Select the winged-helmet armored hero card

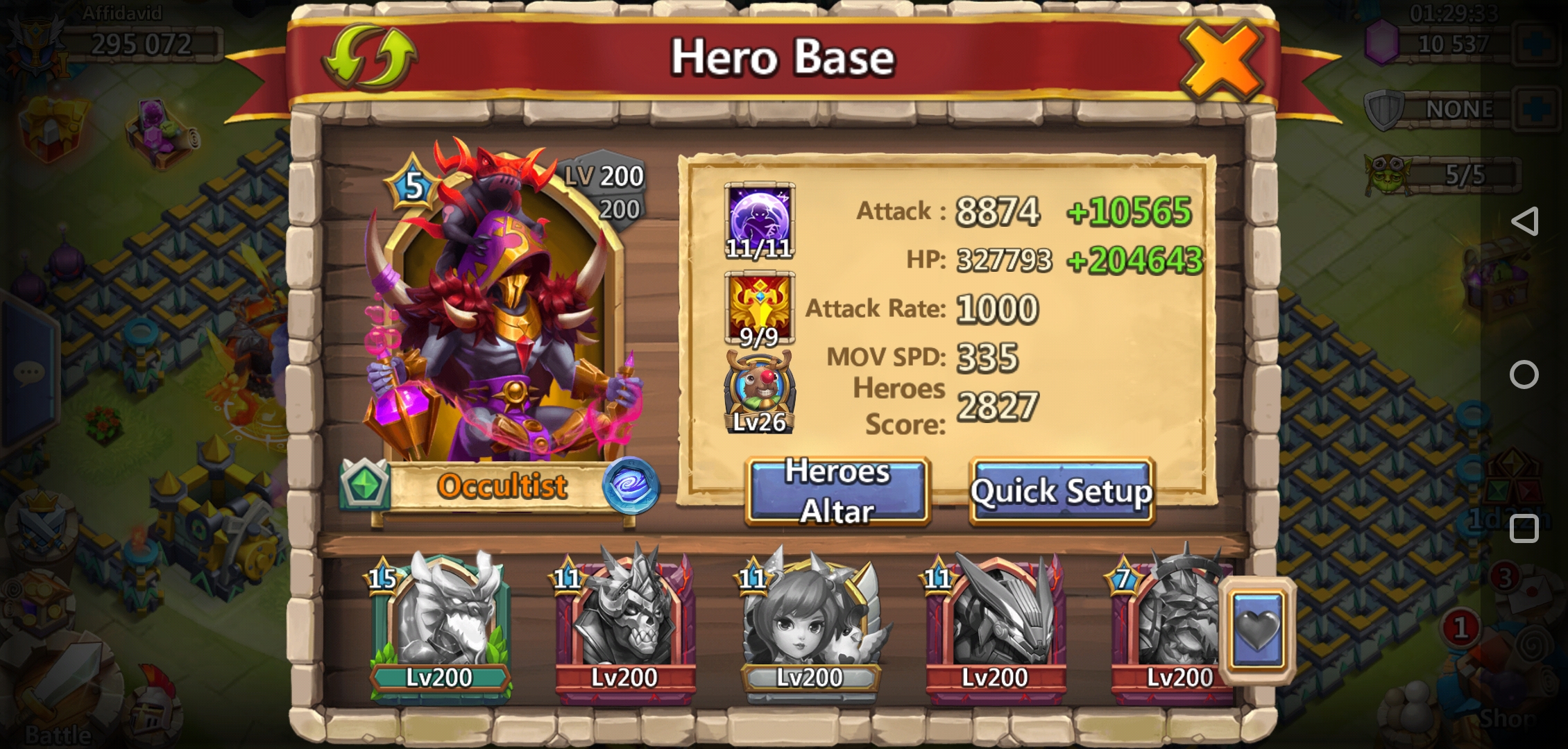(x=995, y=624)
